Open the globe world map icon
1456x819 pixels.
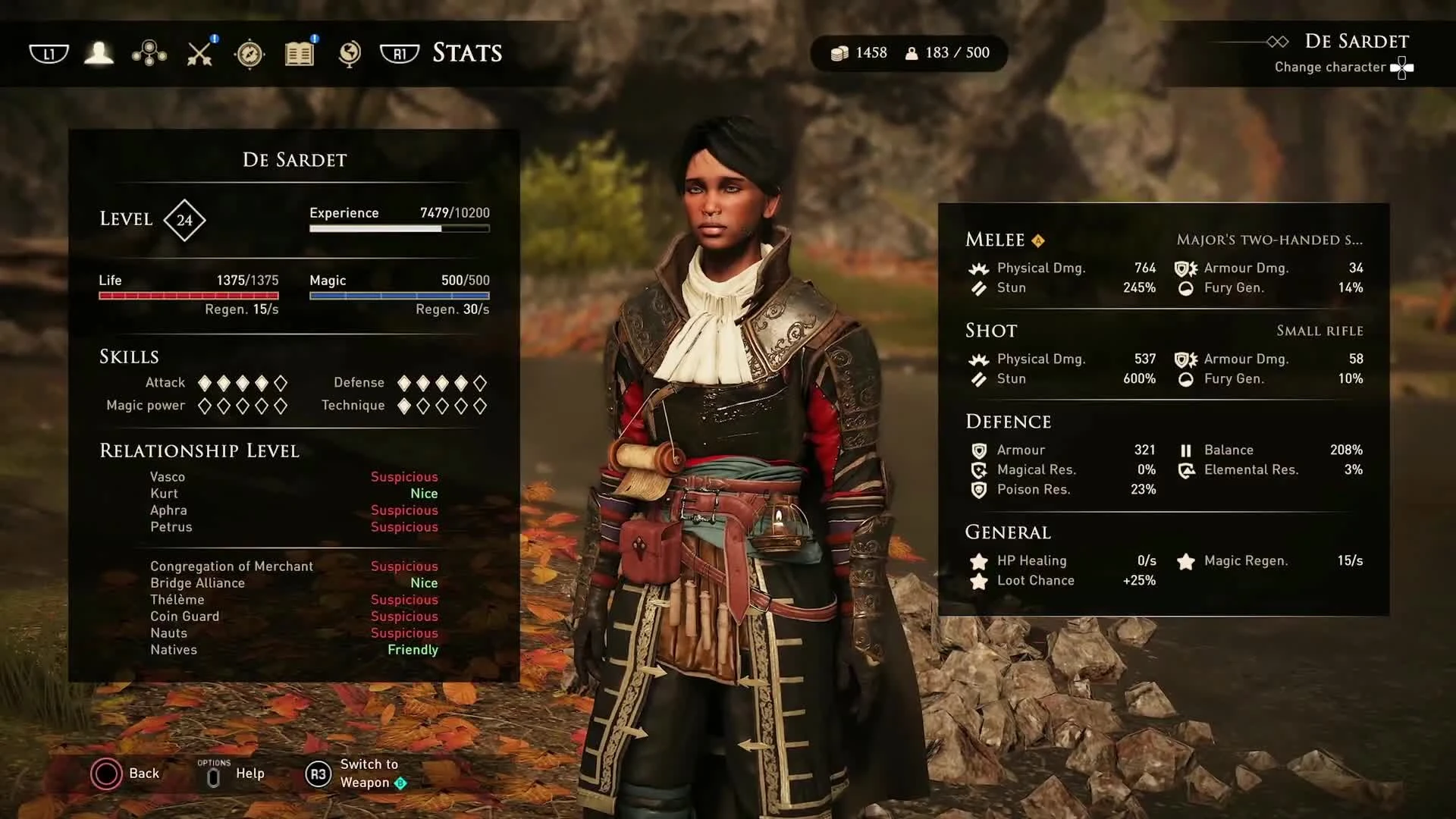pyautogui.click(x=350, y=53)
